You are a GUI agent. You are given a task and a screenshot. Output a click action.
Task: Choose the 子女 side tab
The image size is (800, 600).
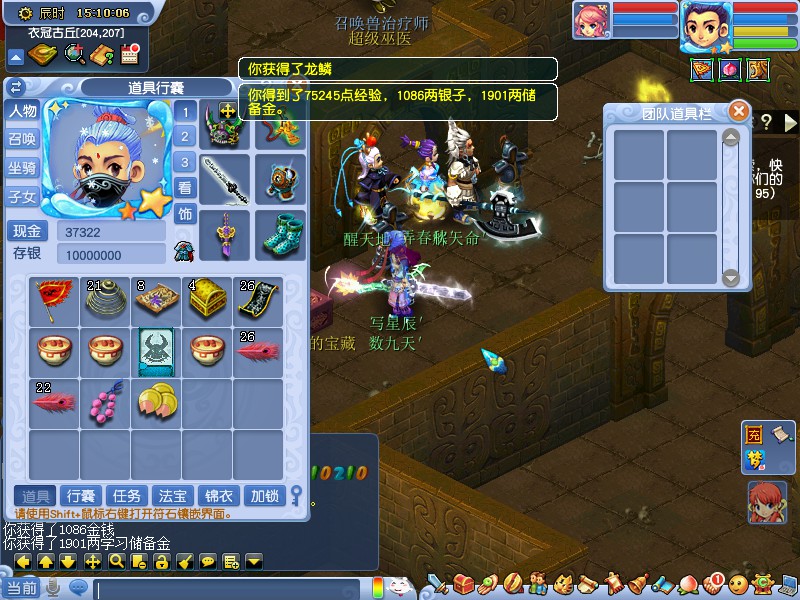[x=22, y=197]
